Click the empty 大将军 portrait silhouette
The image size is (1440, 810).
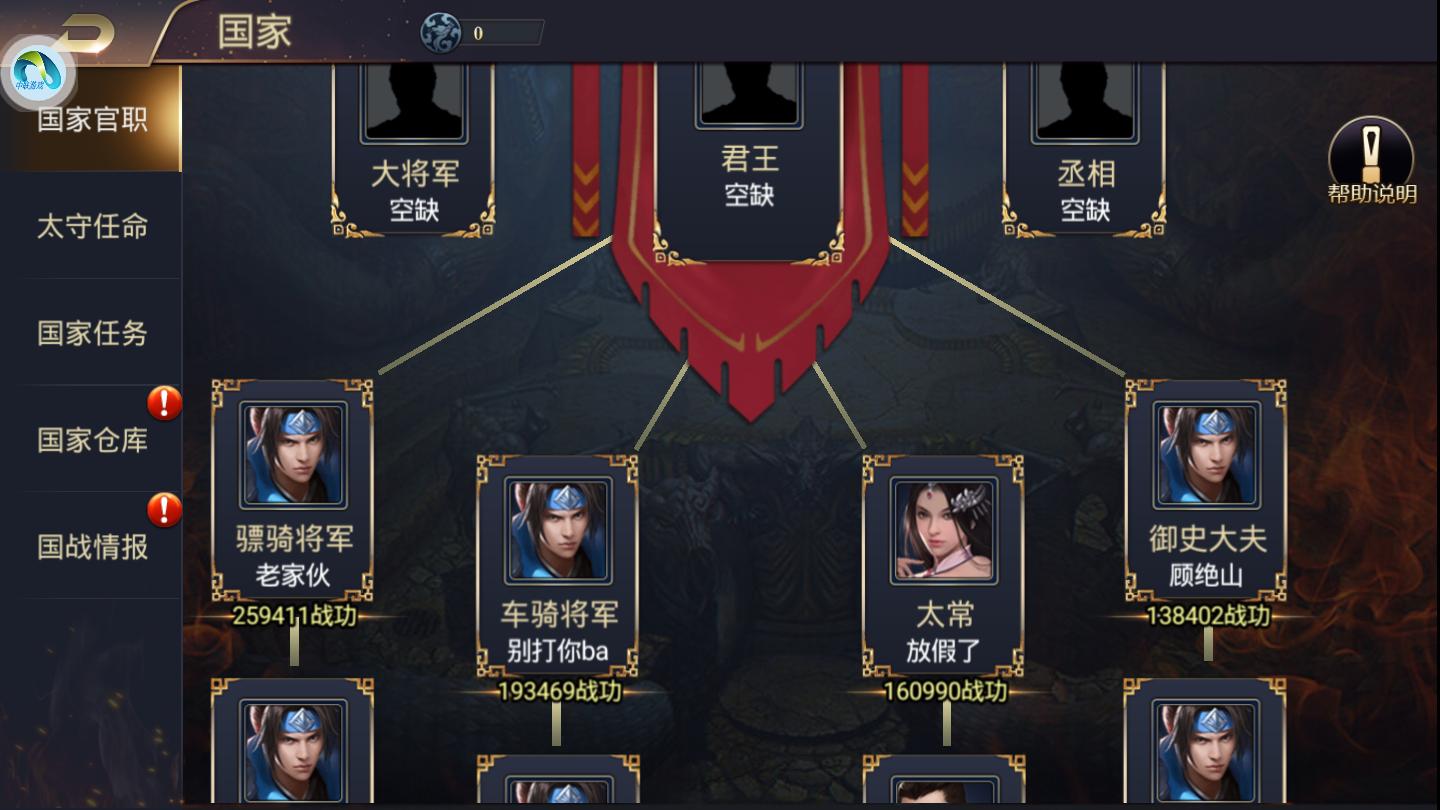pyautogui.click(x=414, y=100)
